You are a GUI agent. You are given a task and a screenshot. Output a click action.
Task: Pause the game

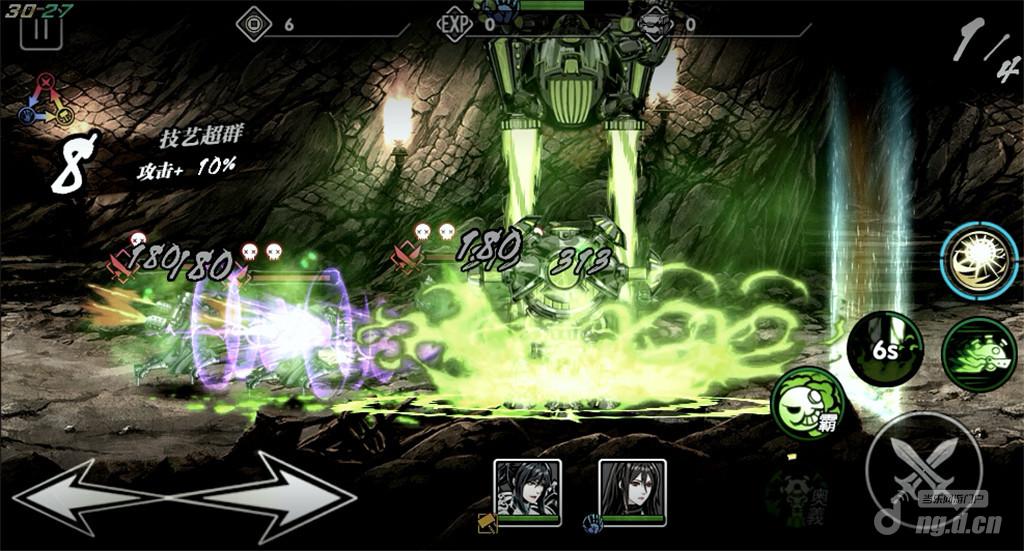point(41,27)
